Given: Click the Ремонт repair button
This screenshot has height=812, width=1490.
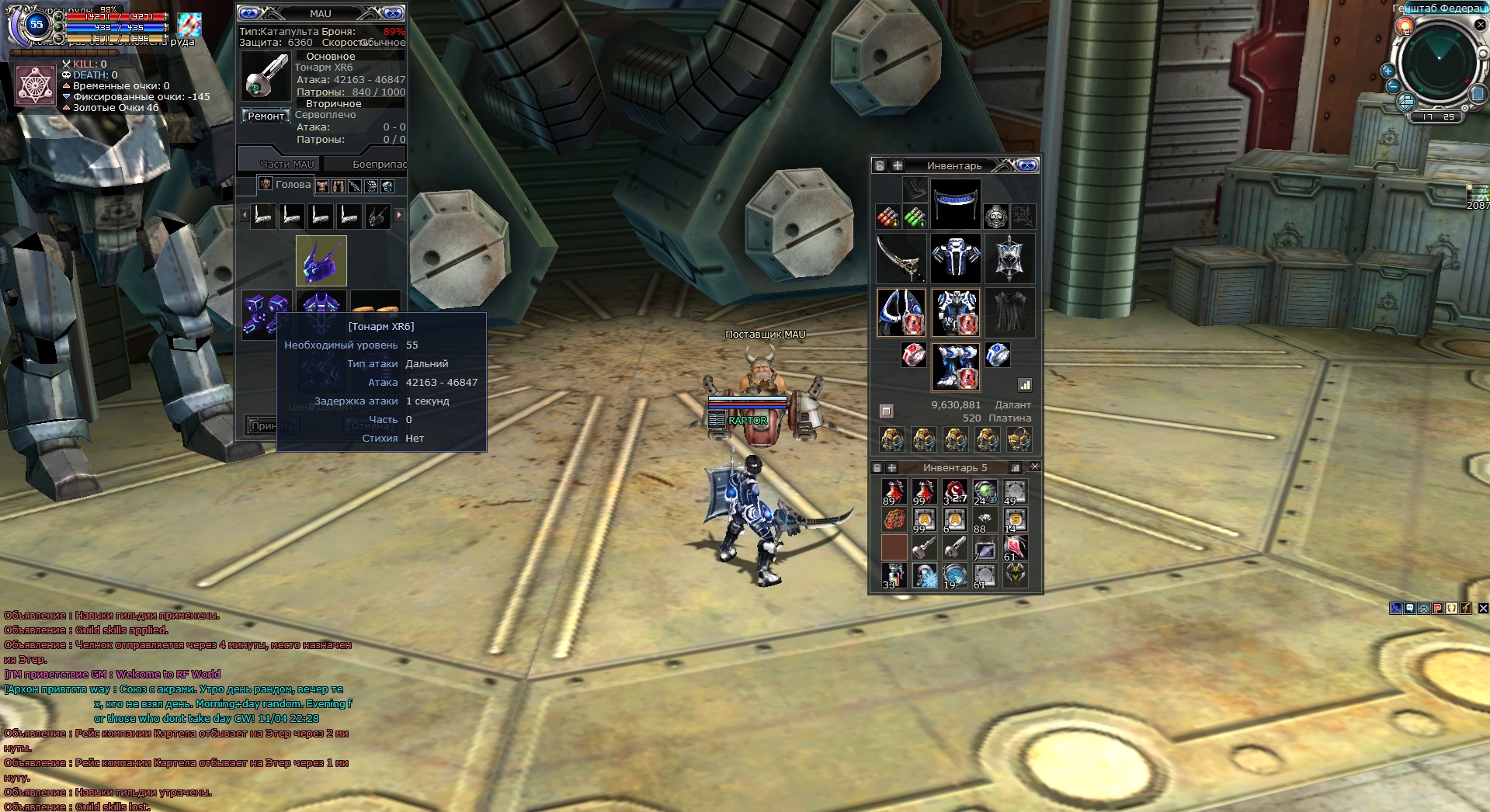Looking at the screenshot, I should [x=266, y=116].
